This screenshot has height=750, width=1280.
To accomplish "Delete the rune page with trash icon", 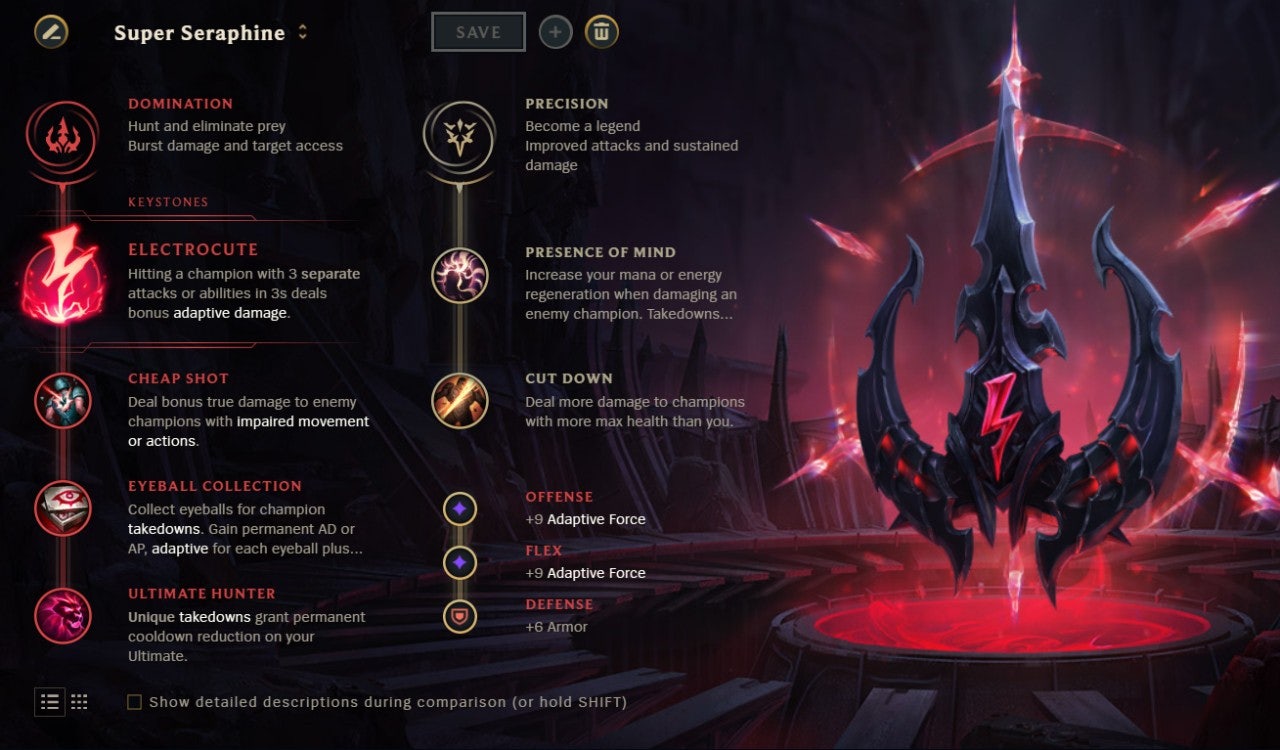I will click(x=601, y=32).
